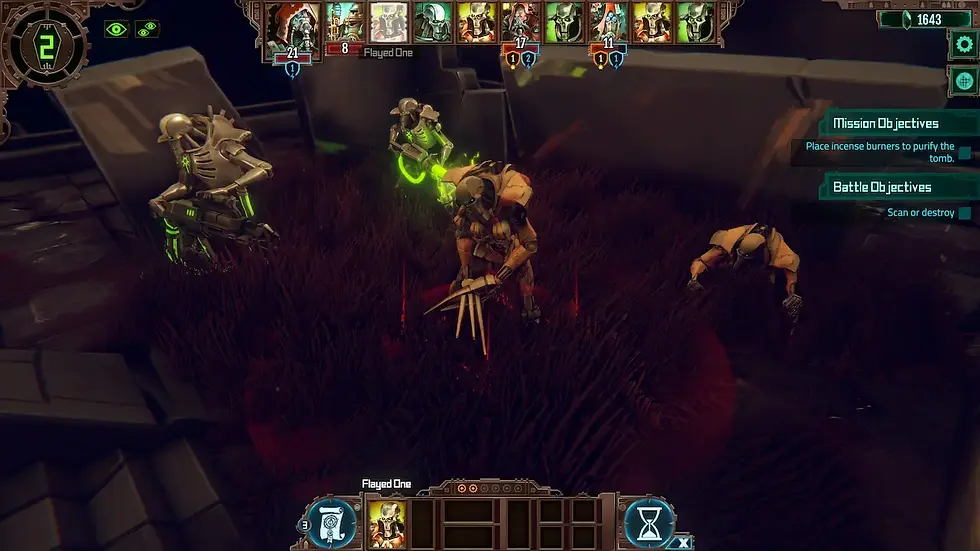980x551 pixels.
Task: Click the small X button beside the hourglass
Action: pos(683,541)
